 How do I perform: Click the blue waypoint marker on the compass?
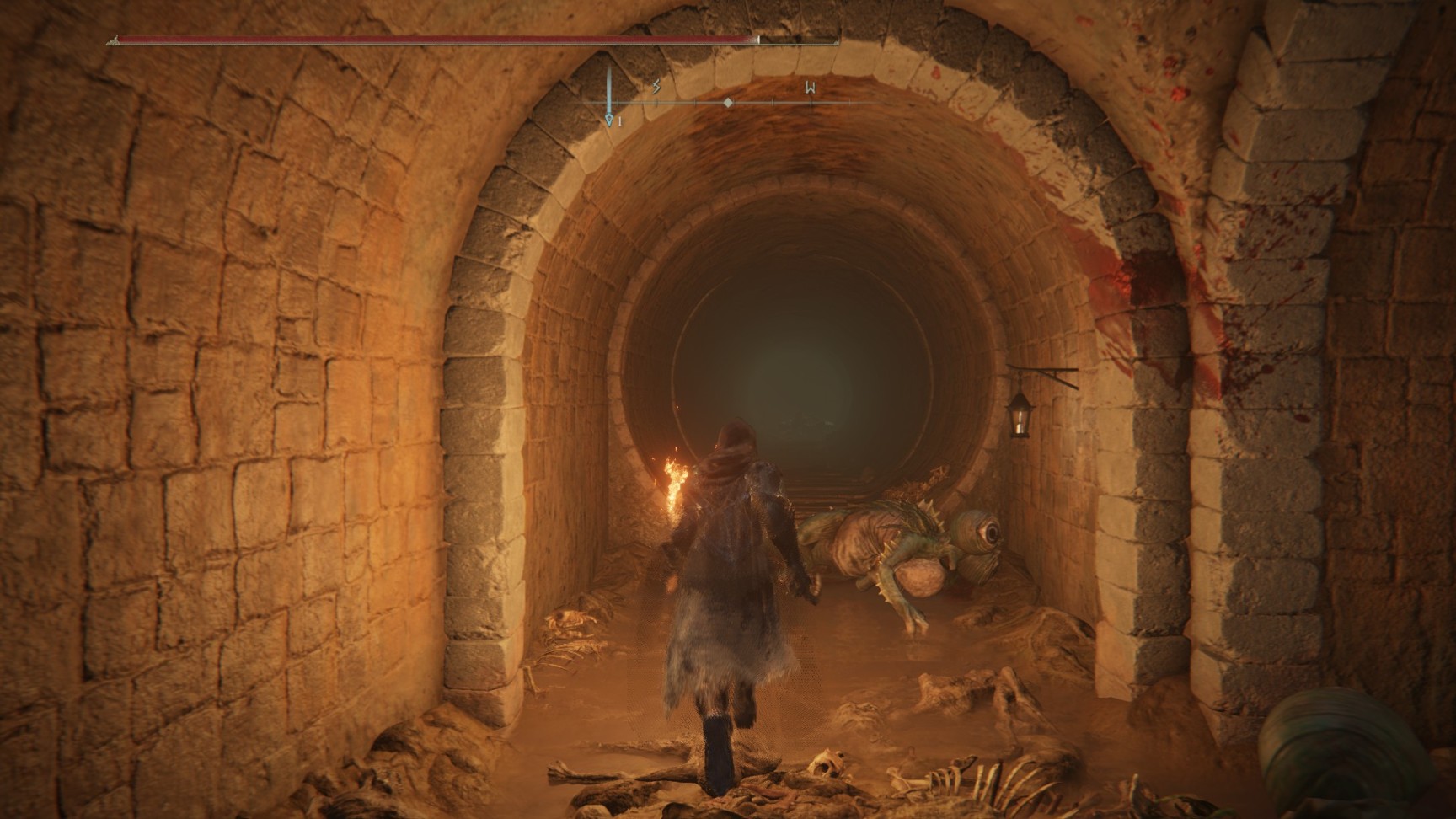[x=609, y=120]
